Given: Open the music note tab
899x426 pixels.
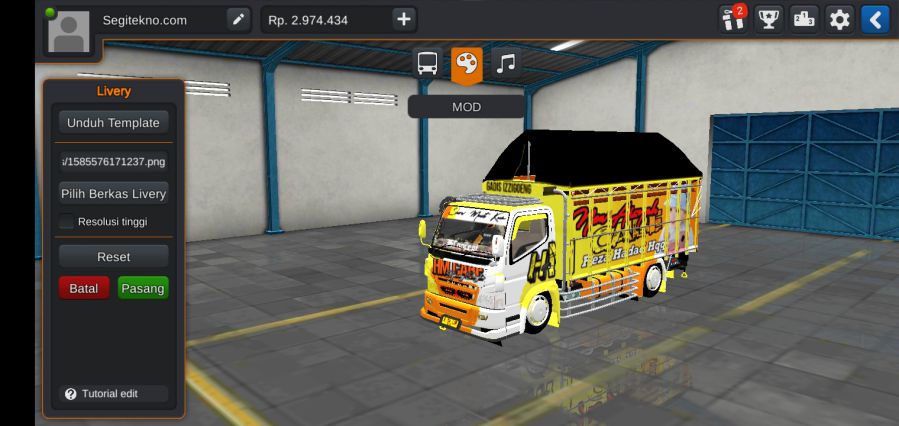Looking at the screenshot, I should pyautogui.click(x=506, y=64).
